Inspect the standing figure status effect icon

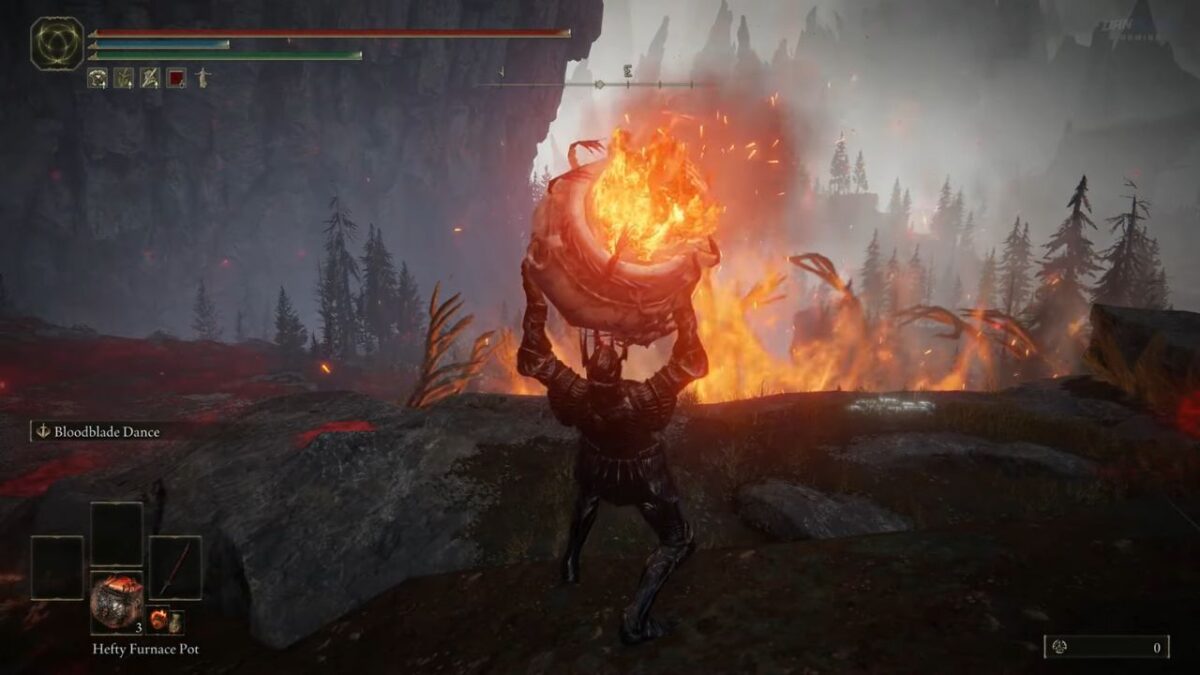(x=202, y=78)
